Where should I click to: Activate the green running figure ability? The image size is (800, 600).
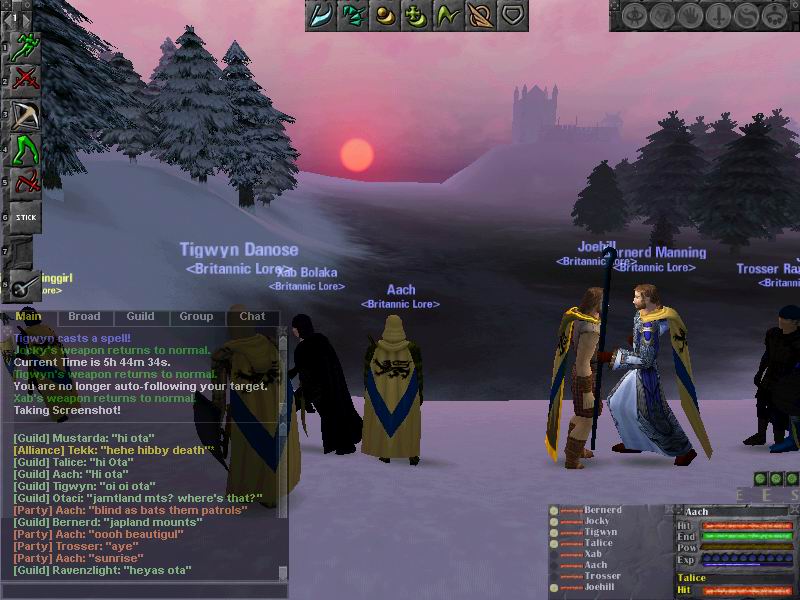pos(26,44)
